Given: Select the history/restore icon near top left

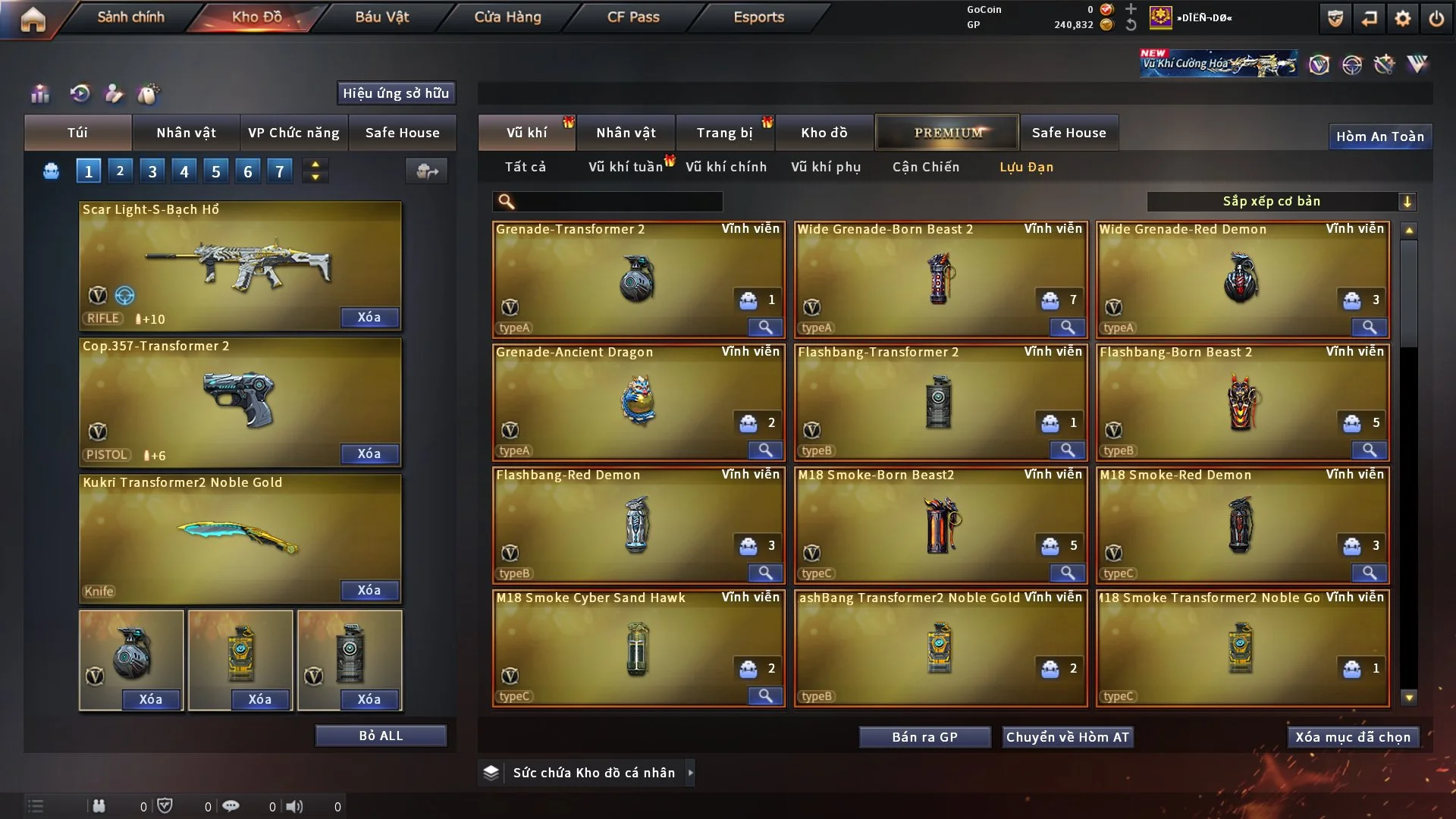Looking at the screenshot, I should (x=79, y=94).
